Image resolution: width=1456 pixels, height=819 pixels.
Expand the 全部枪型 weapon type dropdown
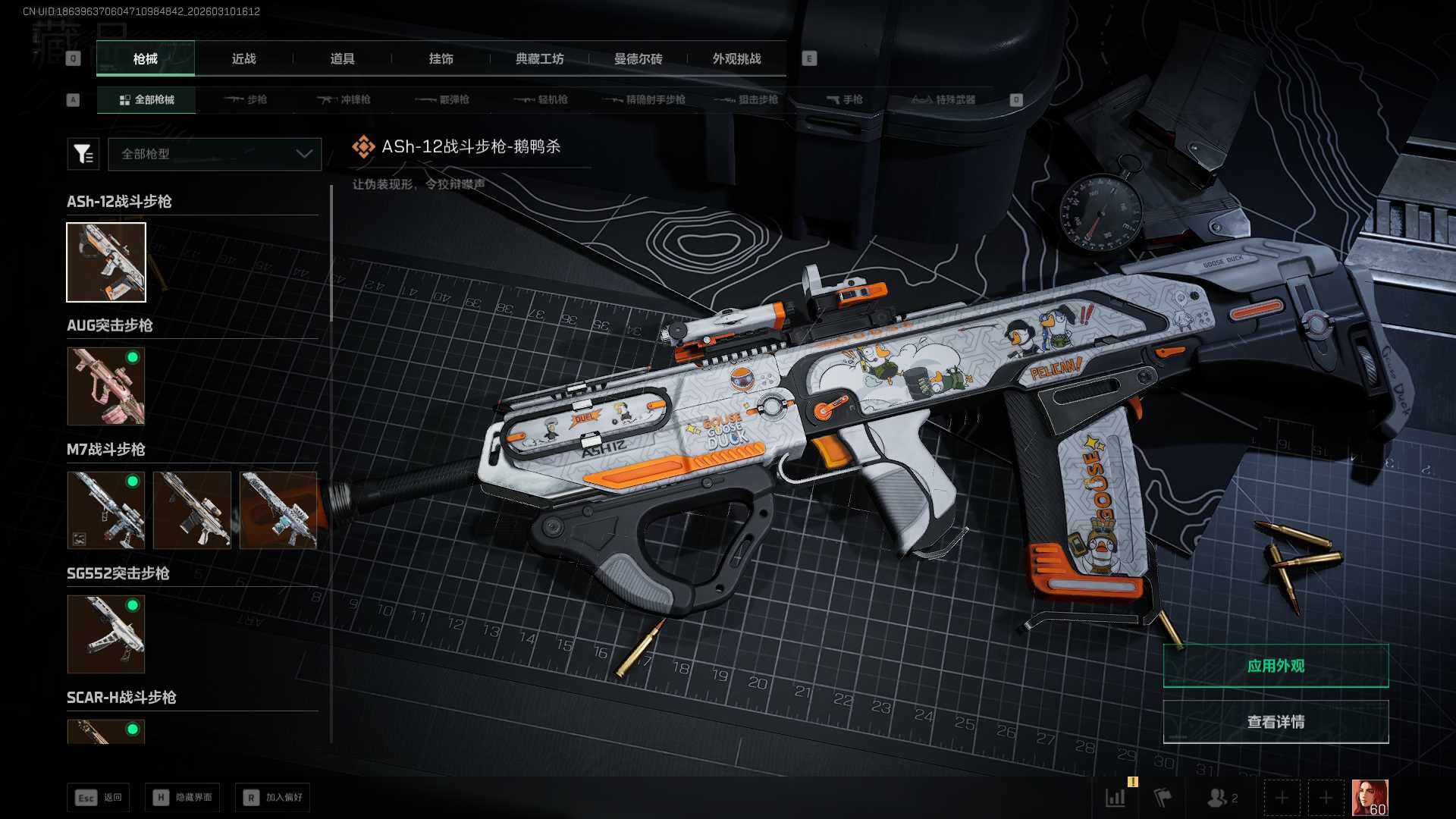[x=215, y=154]
